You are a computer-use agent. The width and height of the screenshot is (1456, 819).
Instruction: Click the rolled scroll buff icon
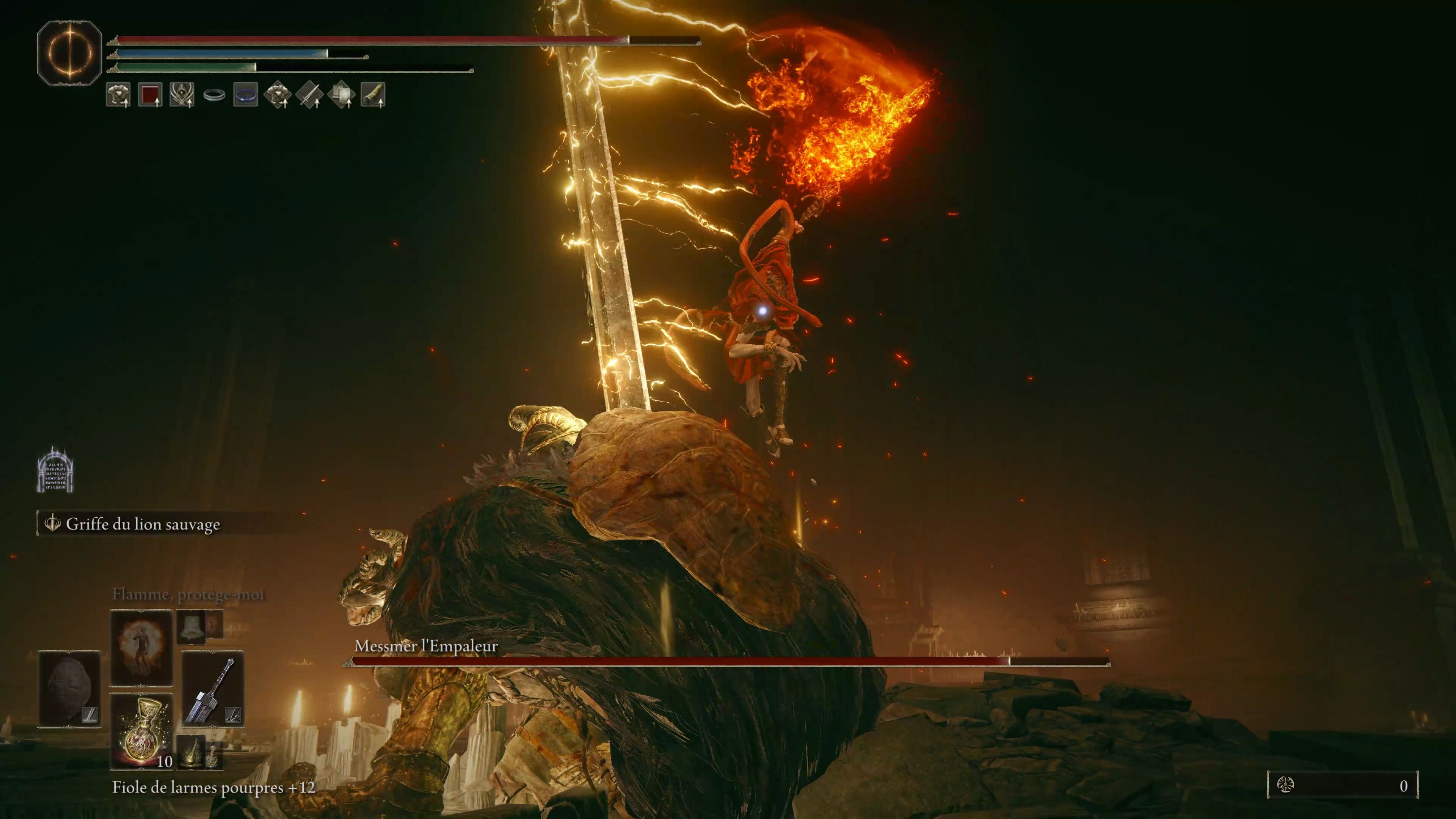pyautogui.click(x=373, y=95)
